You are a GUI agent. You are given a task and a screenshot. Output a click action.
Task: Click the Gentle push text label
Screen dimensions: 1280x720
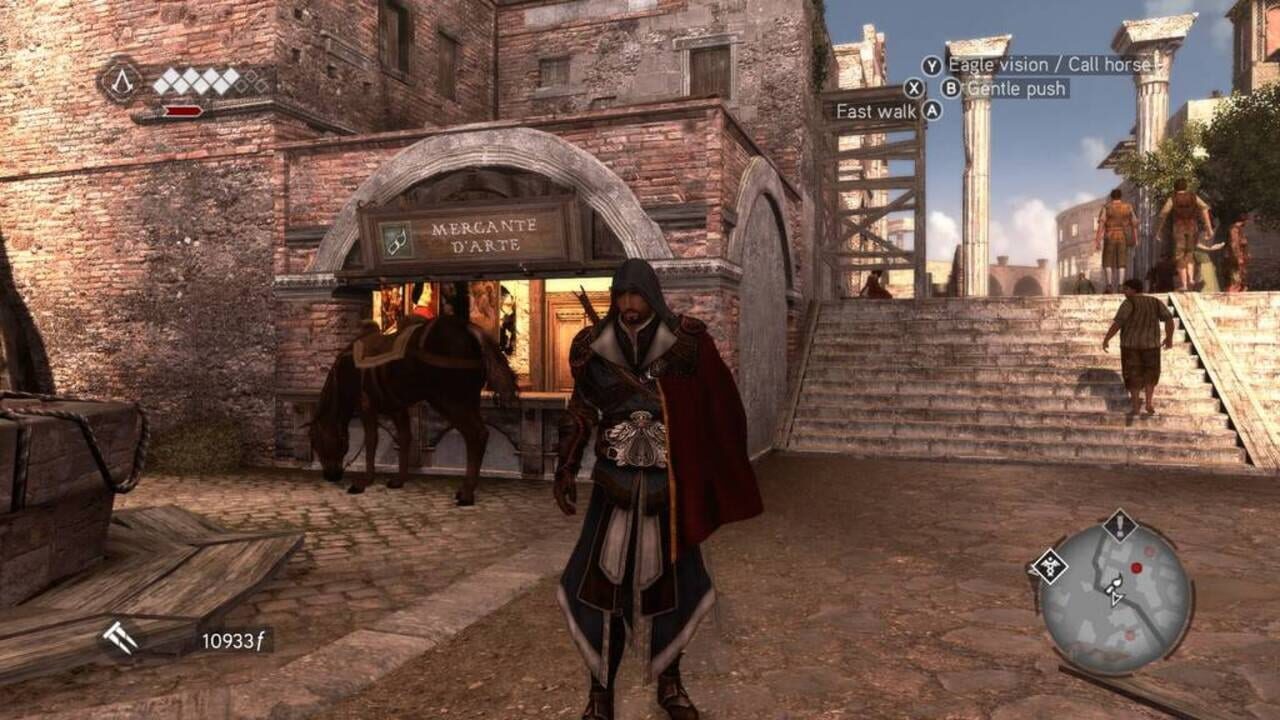click(1015, 87)
